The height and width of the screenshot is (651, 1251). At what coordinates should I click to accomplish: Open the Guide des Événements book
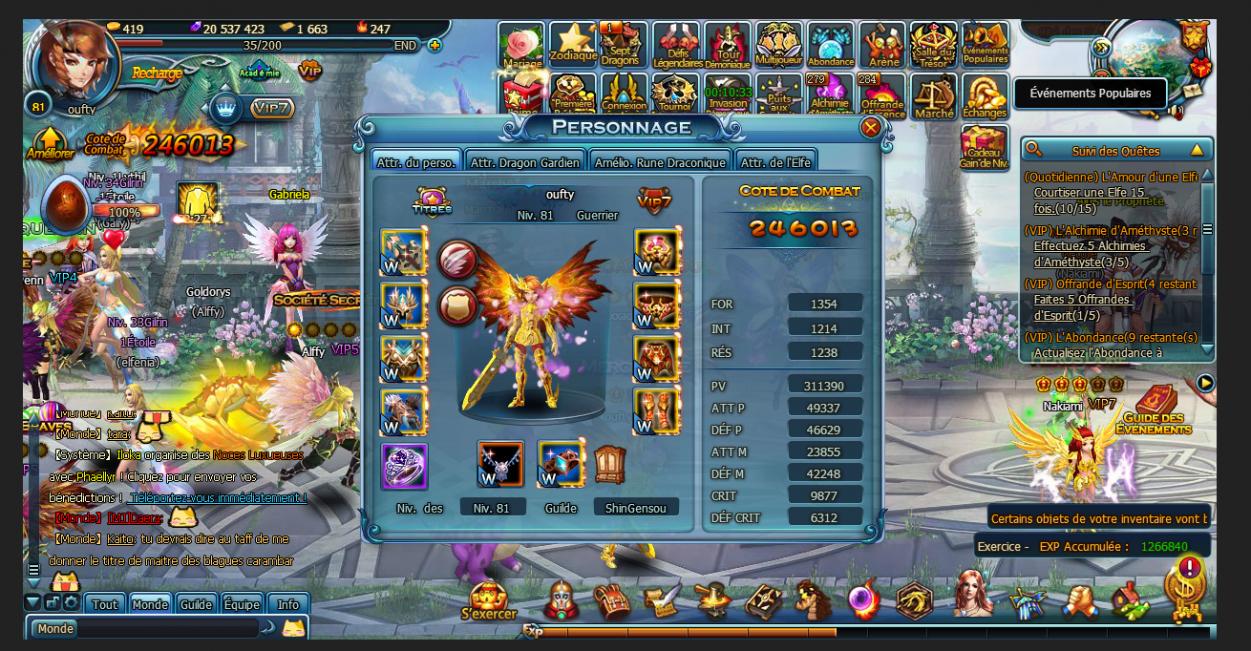click(1155, 408)
